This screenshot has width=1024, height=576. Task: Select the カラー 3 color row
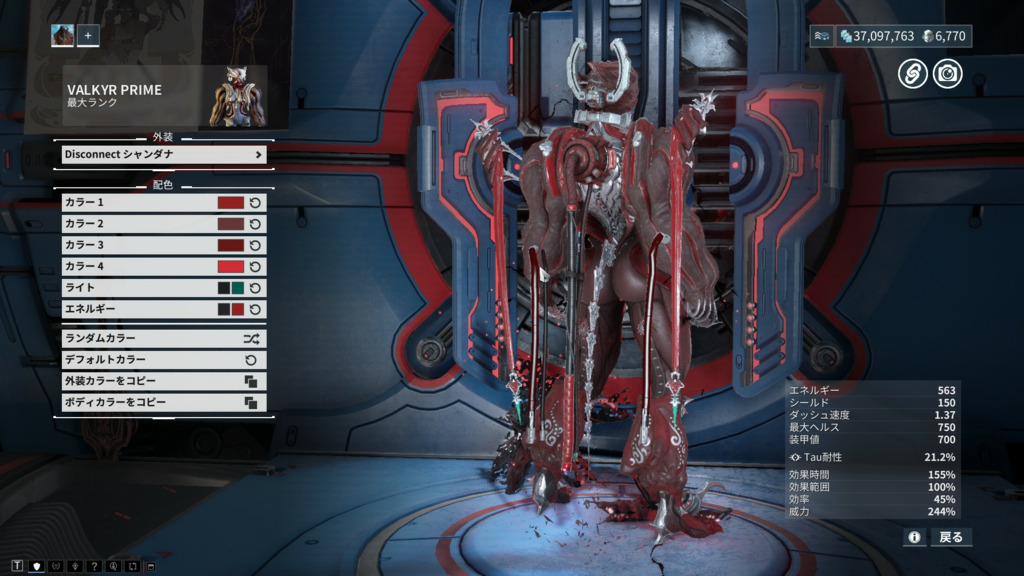point(140,245)
